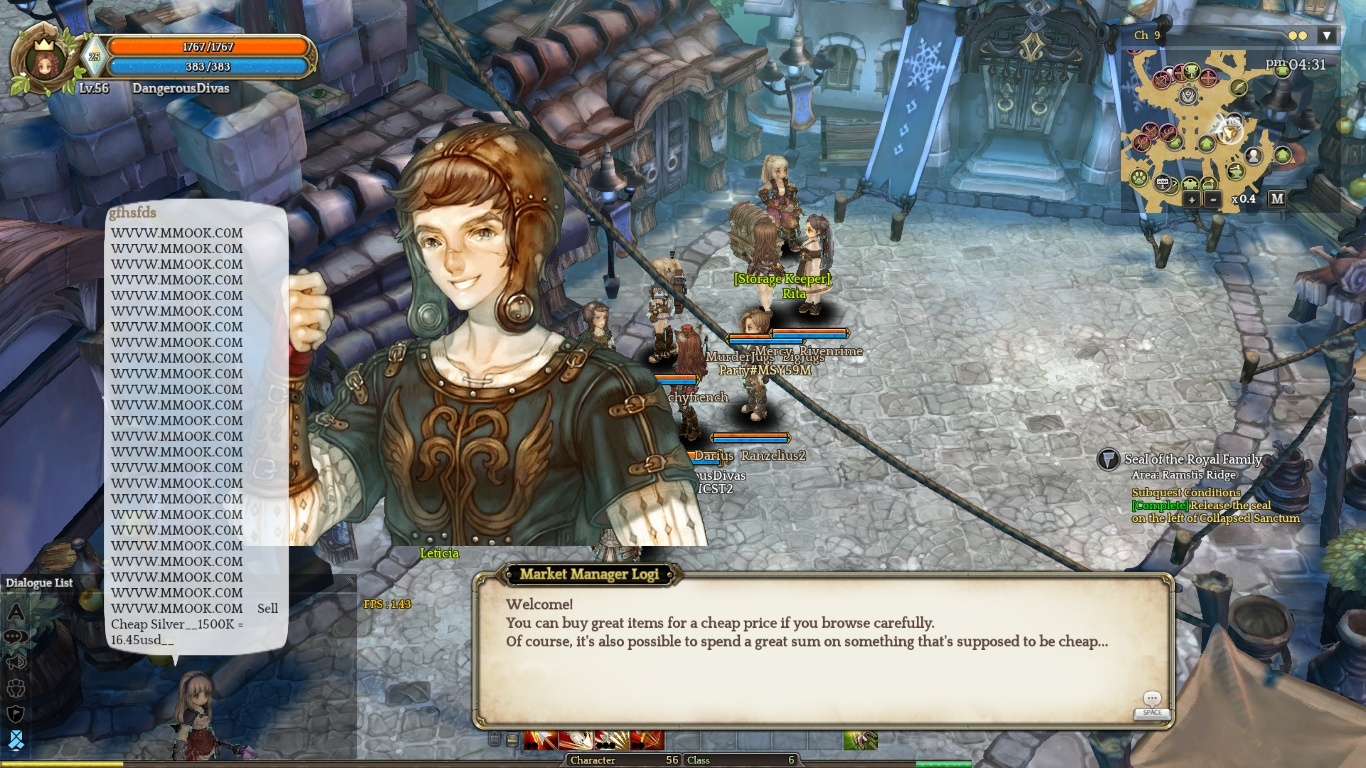Zoom in the minimap with plus button
Viewport: 1366px width, 768px height.
tap(1191, 199)
